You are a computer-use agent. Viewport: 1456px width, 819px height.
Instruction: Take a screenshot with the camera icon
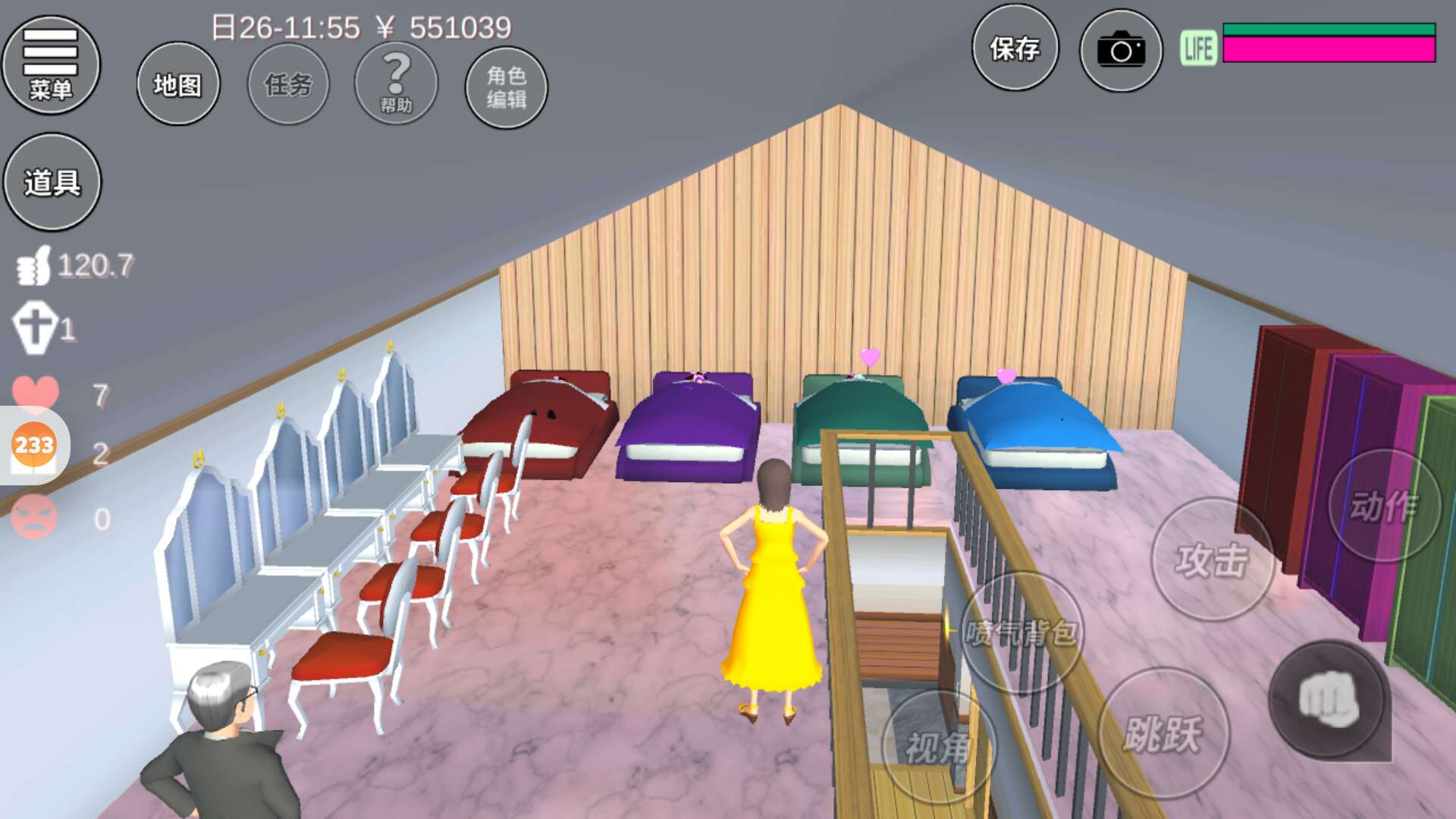[x=1121, y=51]
